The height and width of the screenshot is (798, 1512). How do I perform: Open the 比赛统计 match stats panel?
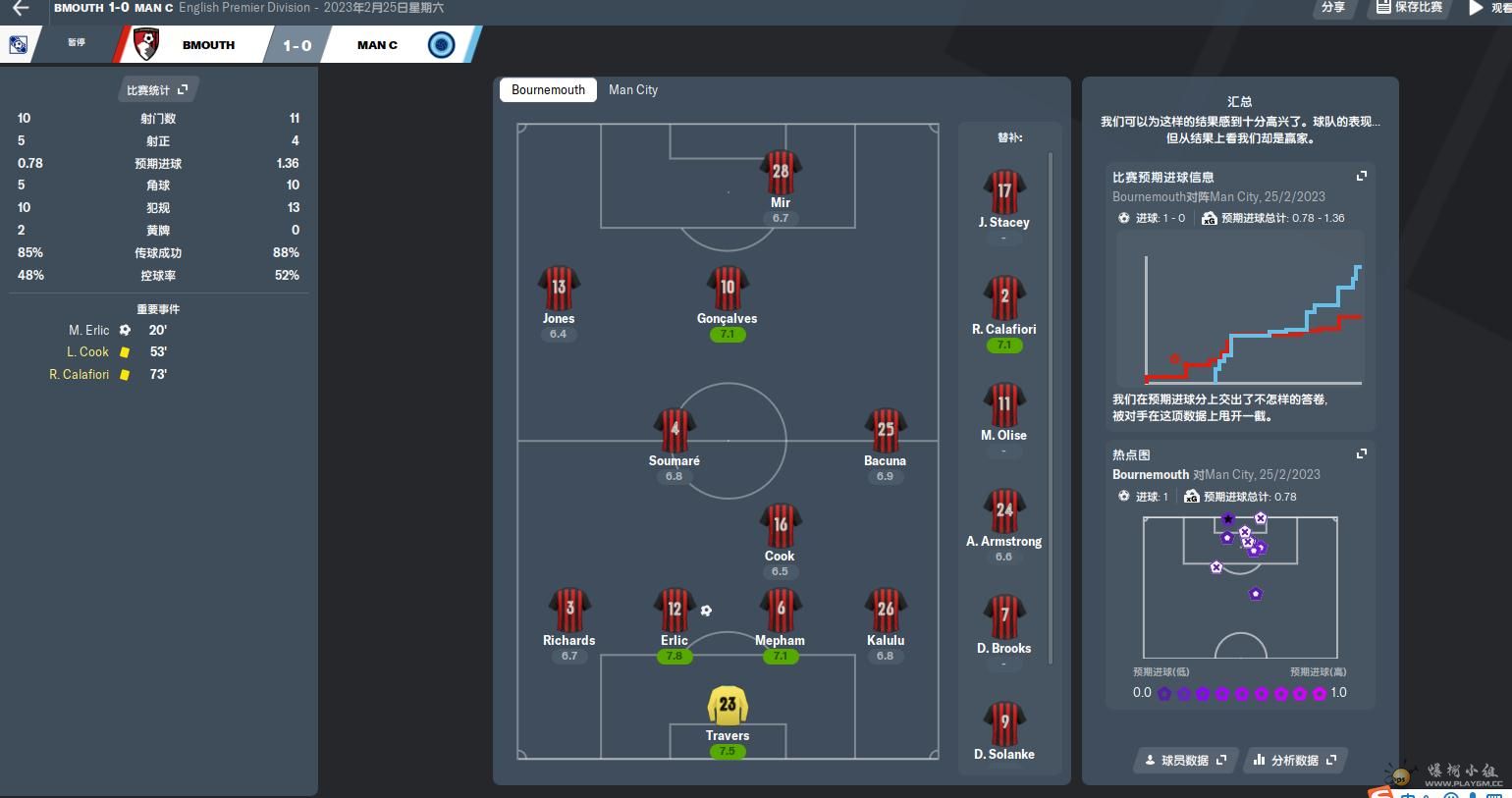[156, 90]
